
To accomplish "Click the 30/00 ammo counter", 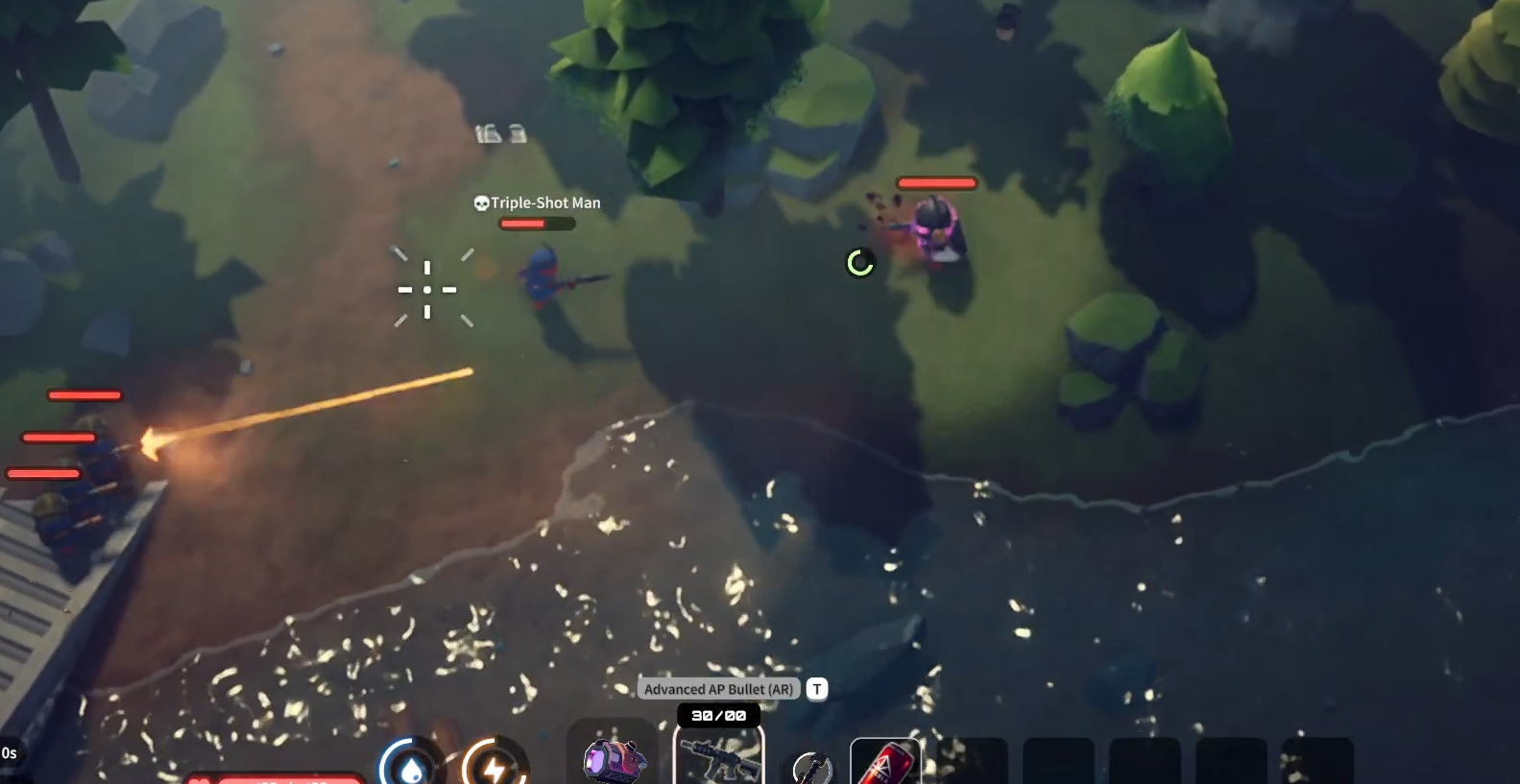I will point(718,716).
